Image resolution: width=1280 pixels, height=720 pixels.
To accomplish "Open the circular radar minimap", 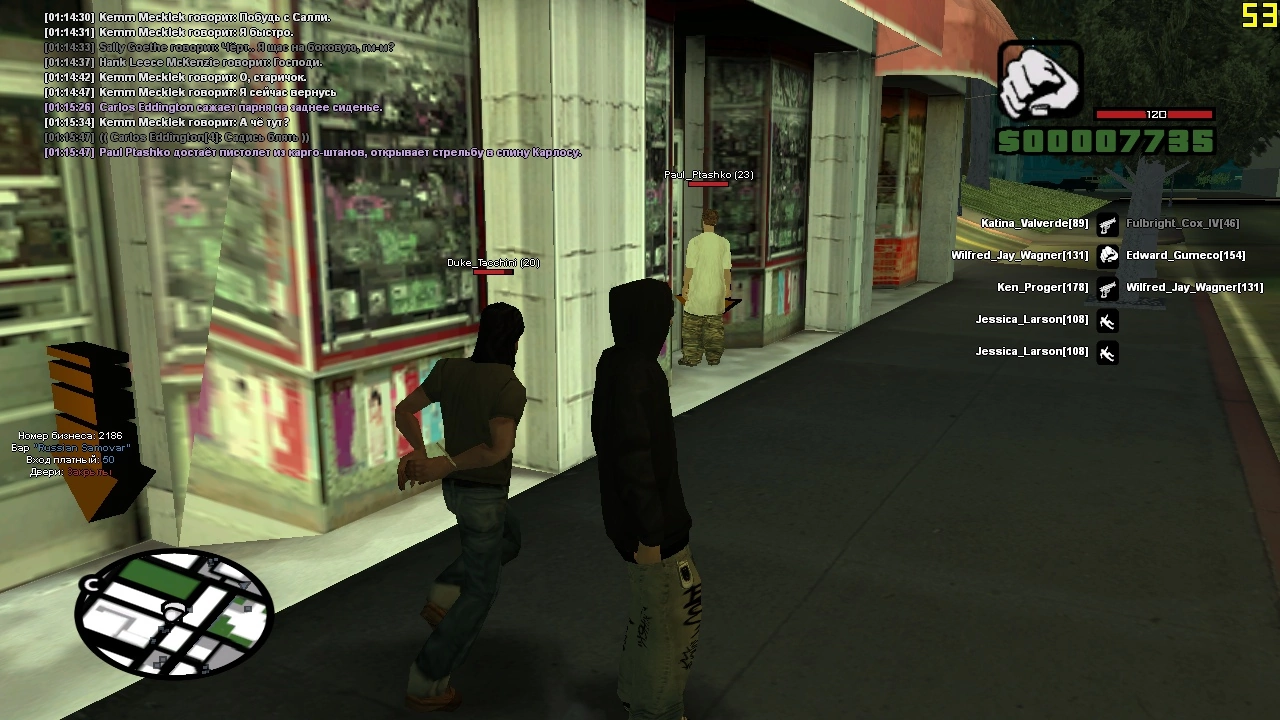I will tap(175, 613).
